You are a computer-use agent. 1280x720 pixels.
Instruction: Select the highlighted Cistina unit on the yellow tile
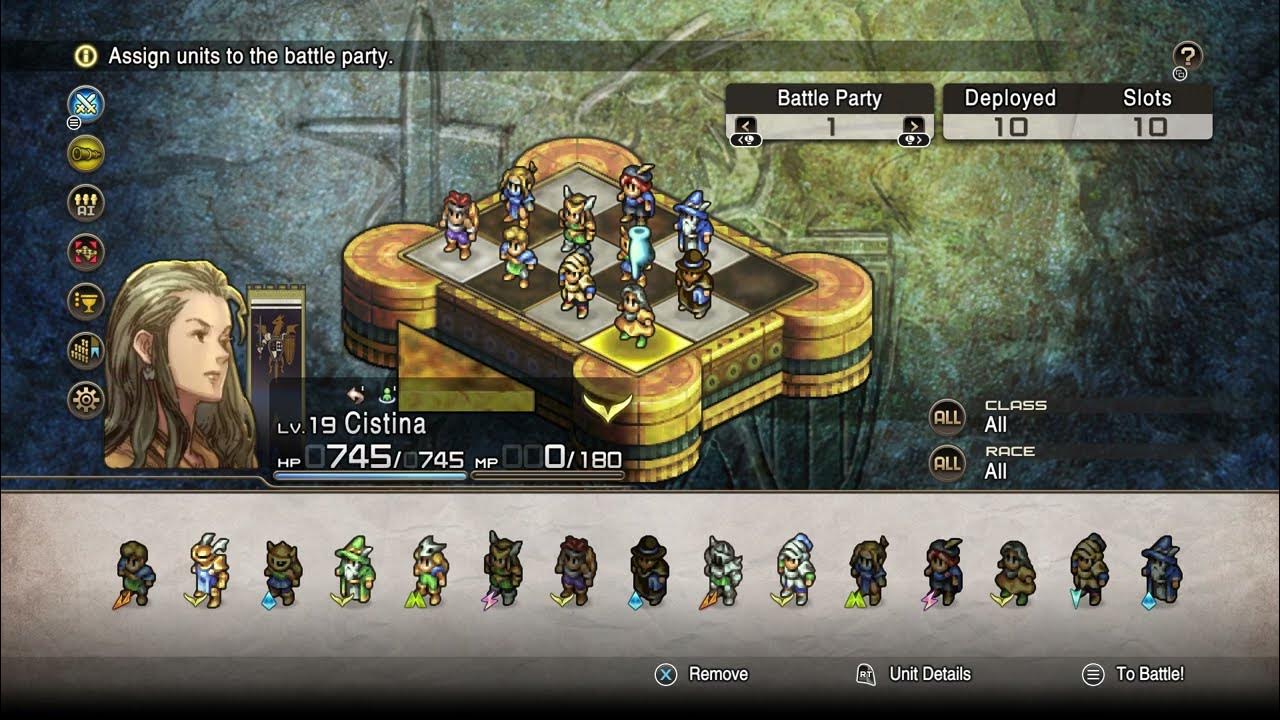(633, 315)
